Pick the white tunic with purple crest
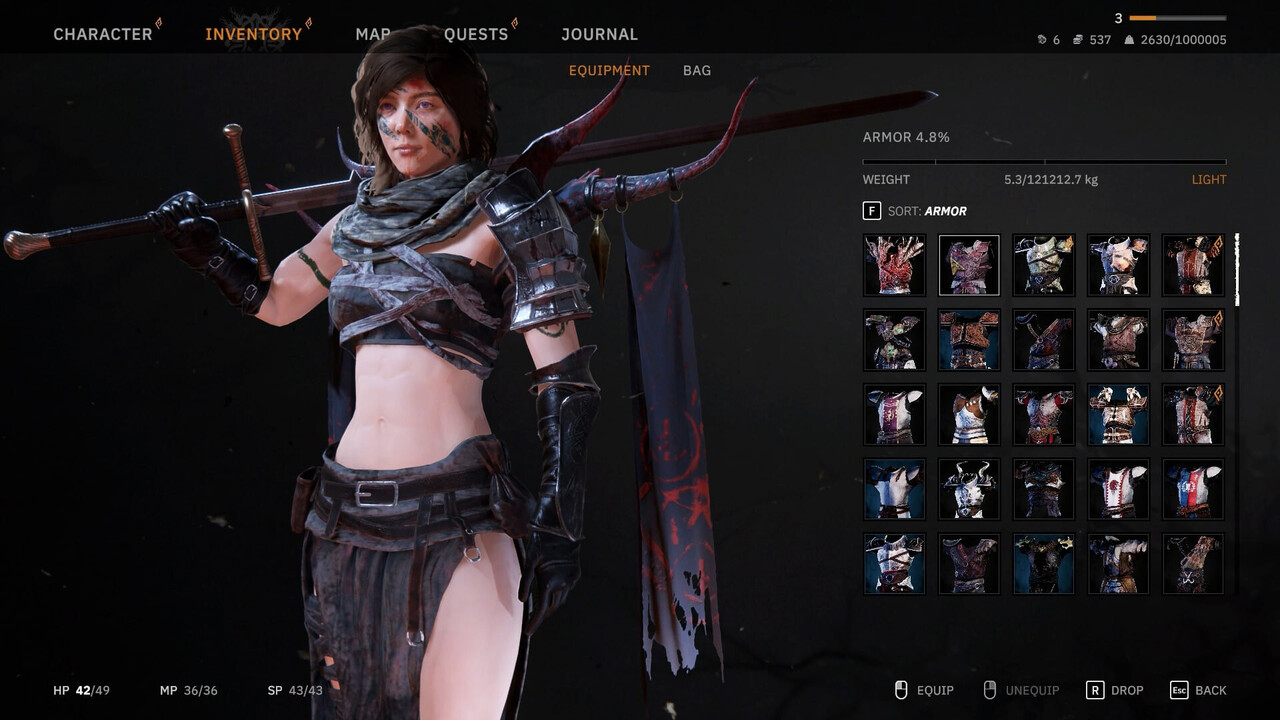This screenshot has height=720, width=1280. pyautogui.click(x=894, y=415)
